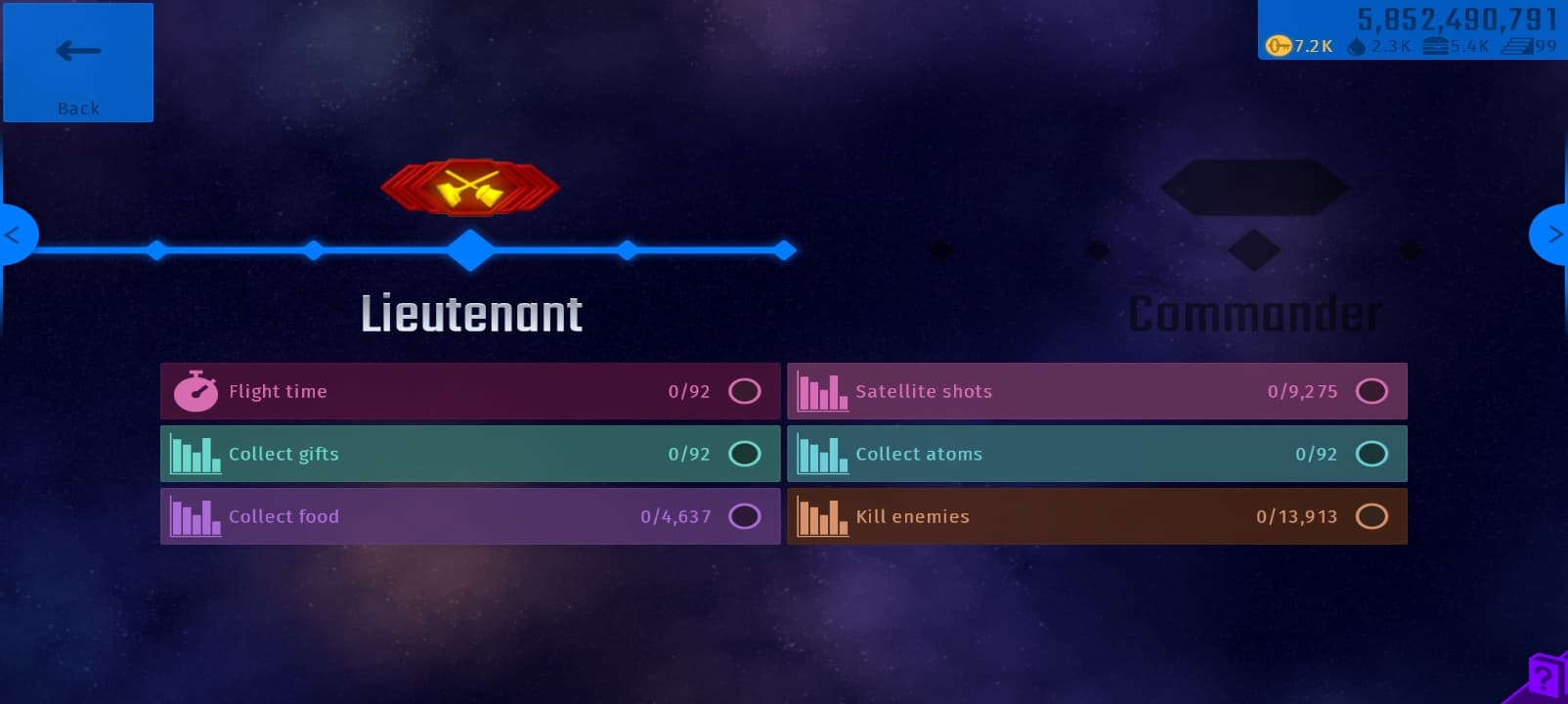Show the previous rank with left arrow
Viewport: 1568px width, 704px height.
16,235
